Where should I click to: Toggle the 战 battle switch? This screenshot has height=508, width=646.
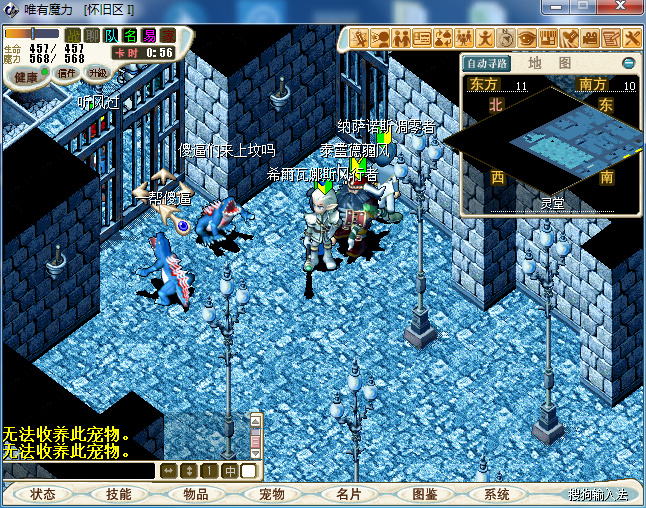point(73,36)
